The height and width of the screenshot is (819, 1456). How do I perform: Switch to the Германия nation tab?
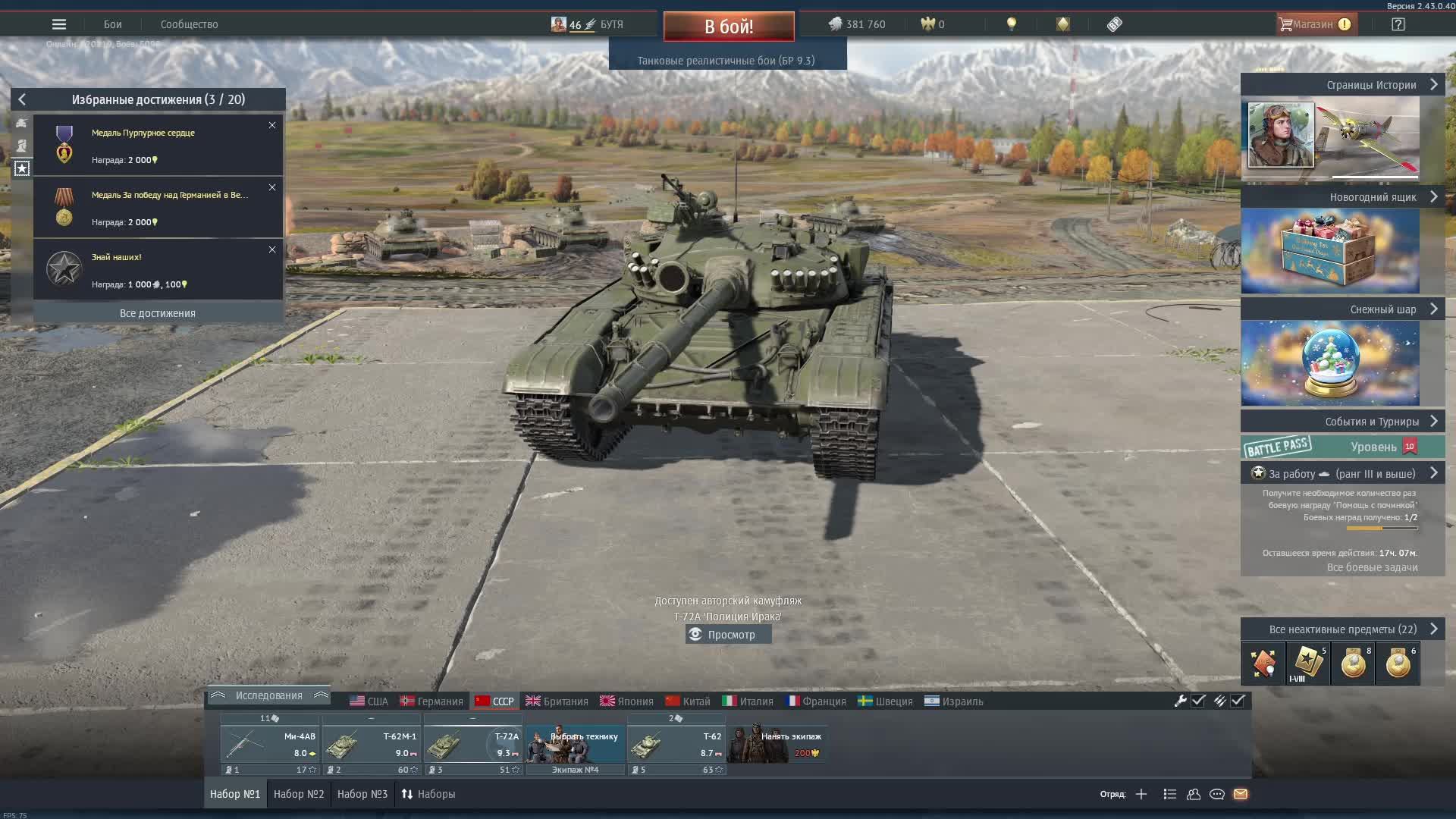[431, 701]
